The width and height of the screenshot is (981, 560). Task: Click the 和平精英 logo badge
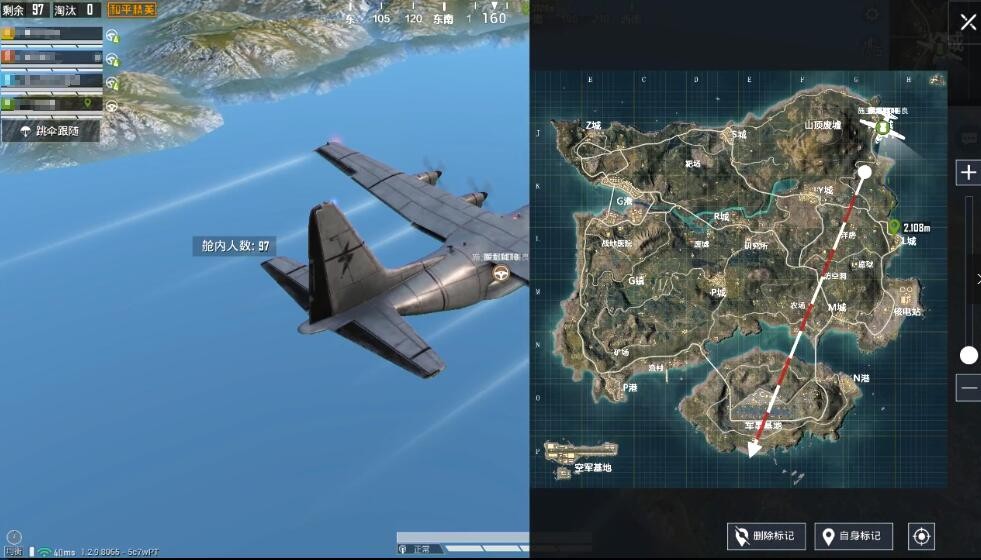(132, 10)
